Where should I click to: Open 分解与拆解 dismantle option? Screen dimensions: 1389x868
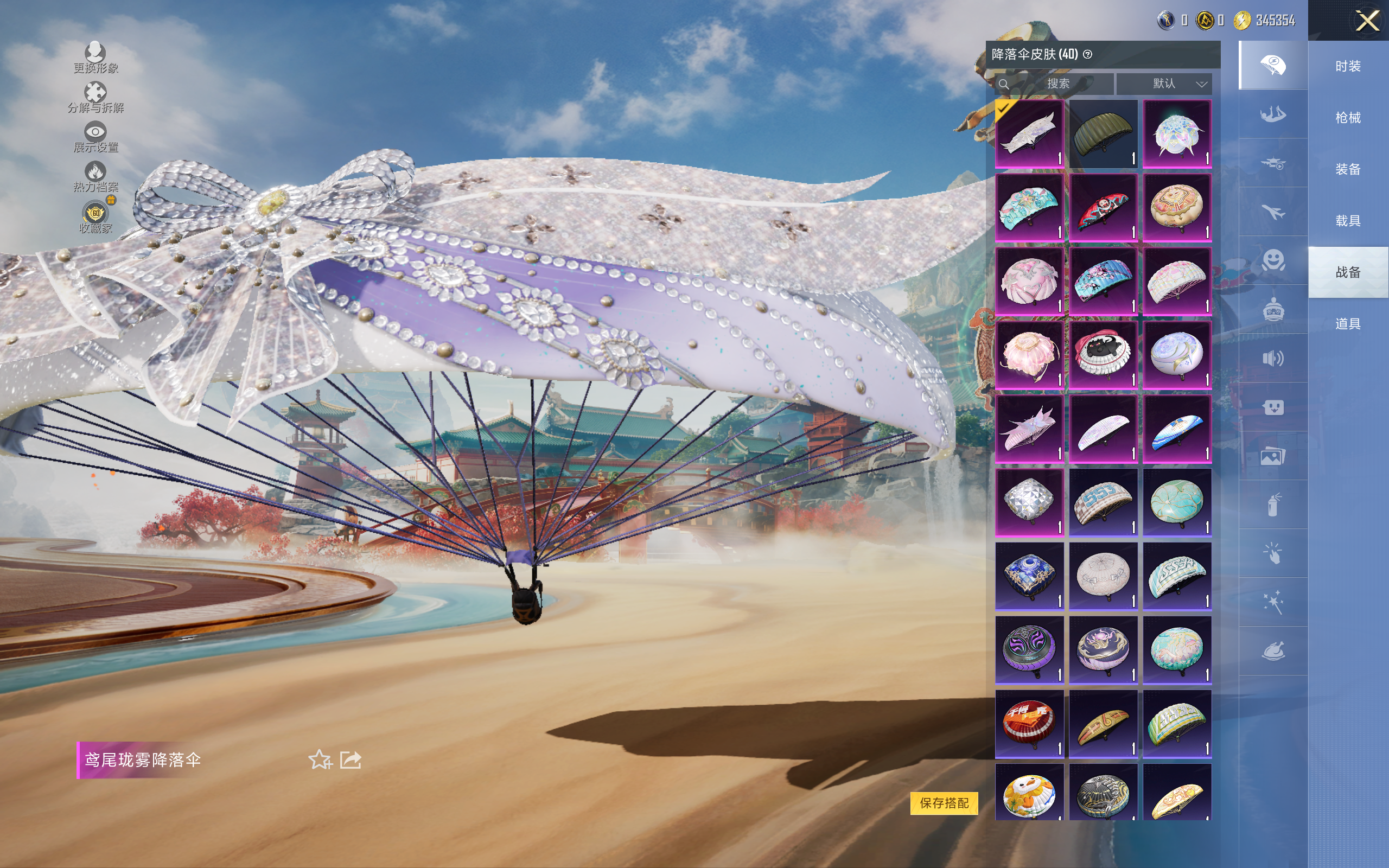95,98
